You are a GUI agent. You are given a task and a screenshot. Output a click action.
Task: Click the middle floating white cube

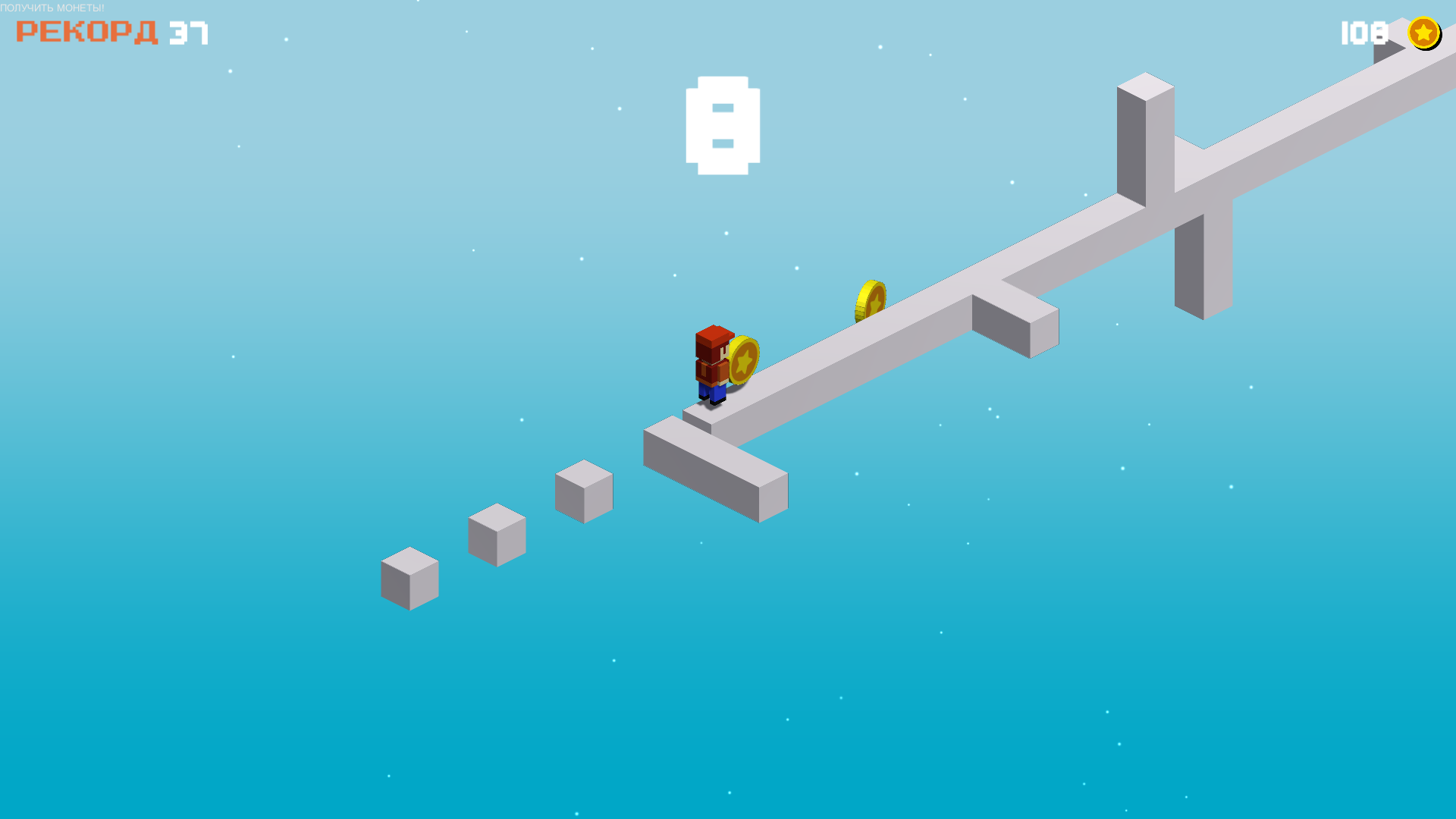click(x=497, y=535)
